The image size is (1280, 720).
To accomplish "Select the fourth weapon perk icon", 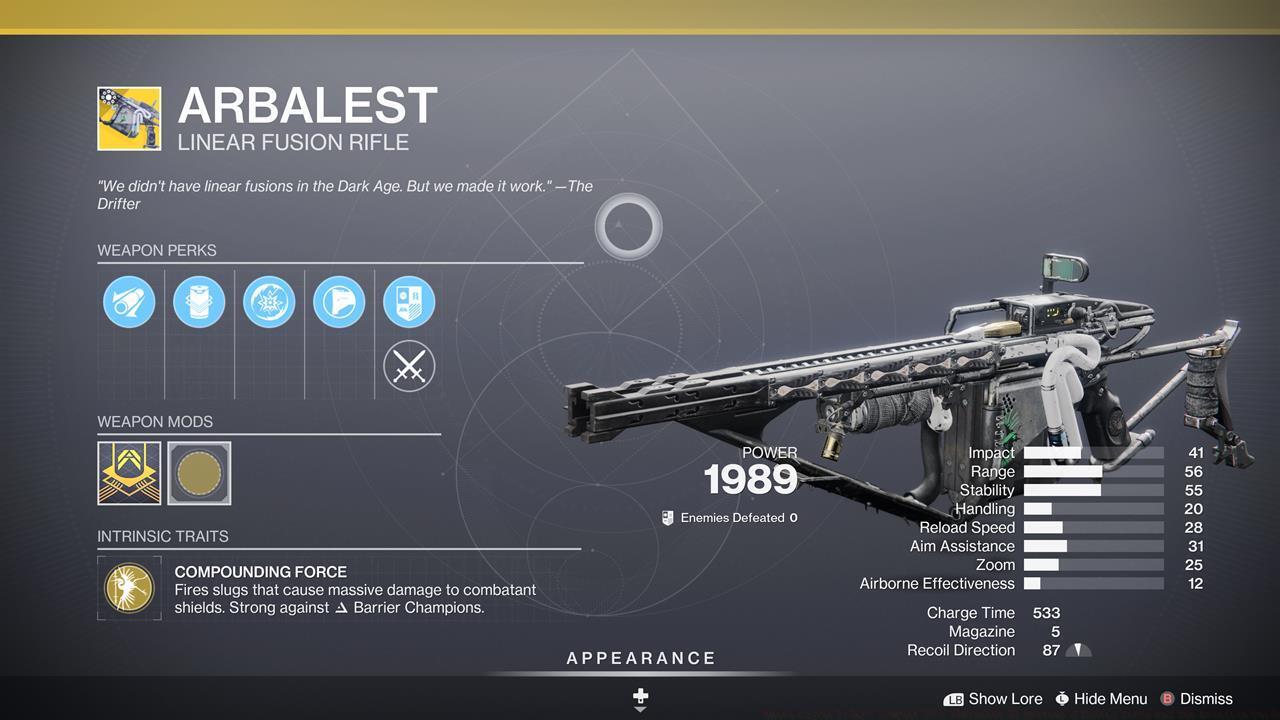I will [x=338, y=301].
